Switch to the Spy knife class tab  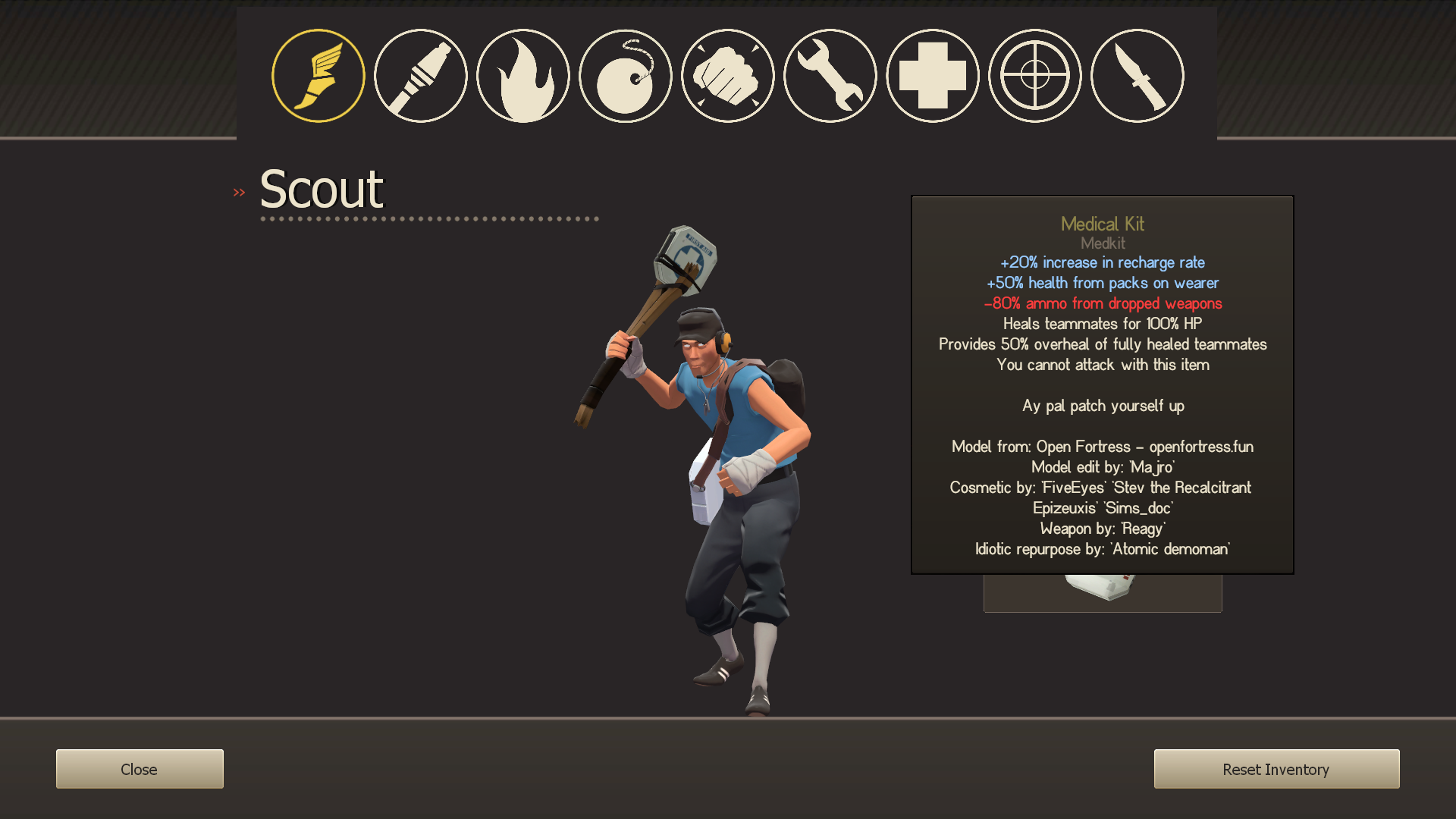pyautogui.click(x=1137, y=75)
